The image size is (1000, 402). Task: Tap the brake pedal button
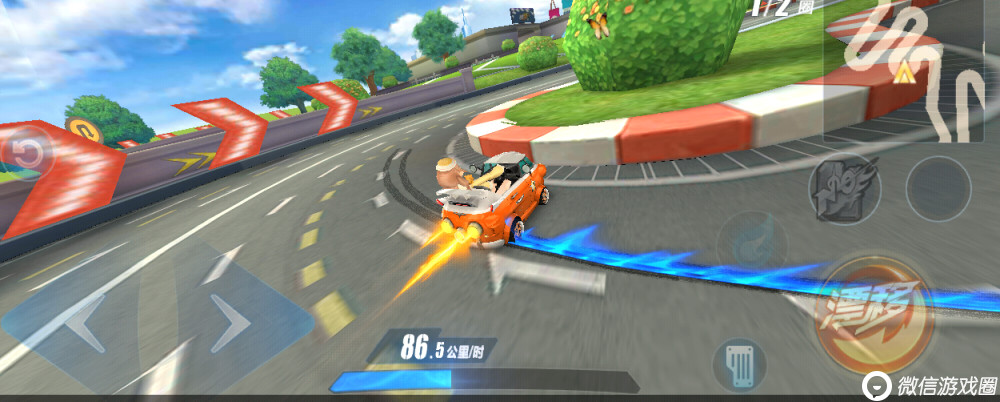click(742, 363)
